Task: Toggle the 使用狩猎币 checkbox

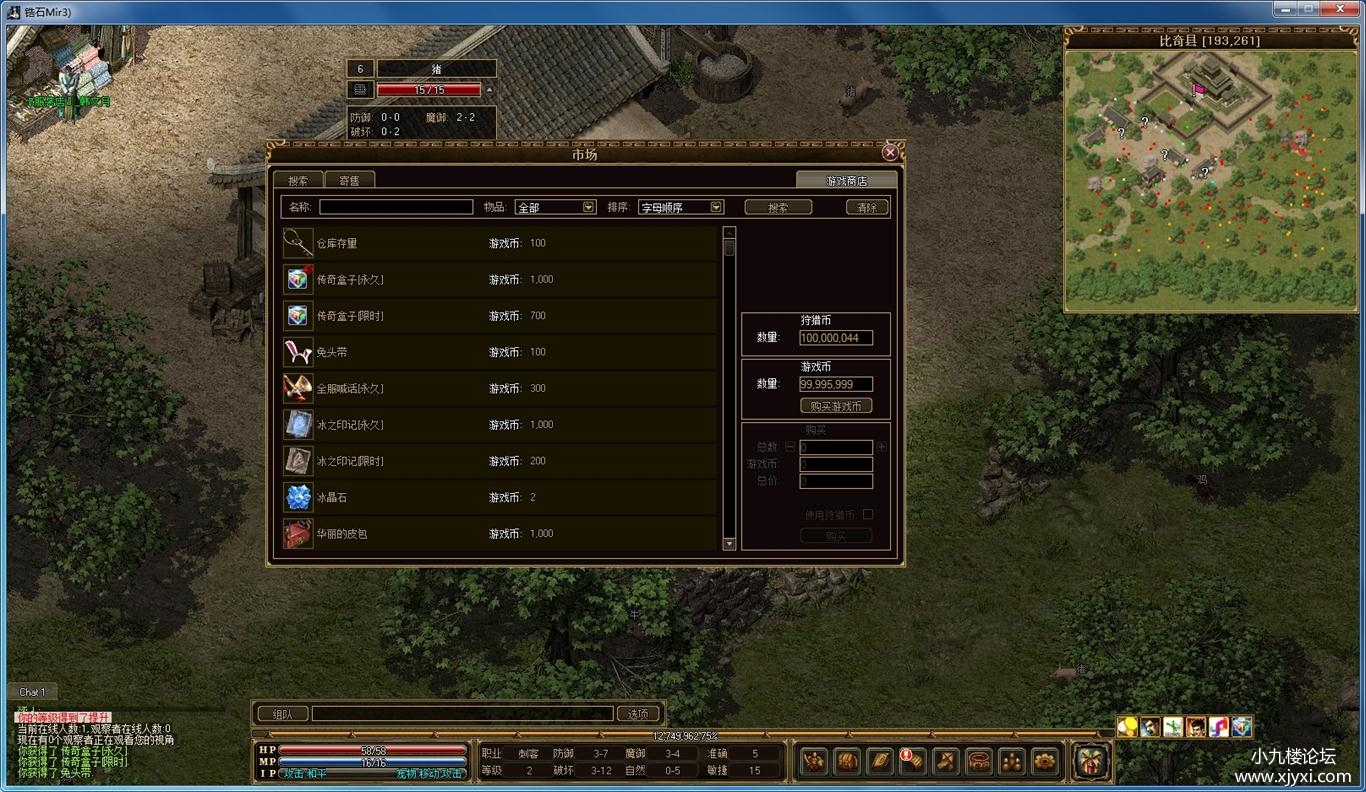Action: tap(867, 515)
